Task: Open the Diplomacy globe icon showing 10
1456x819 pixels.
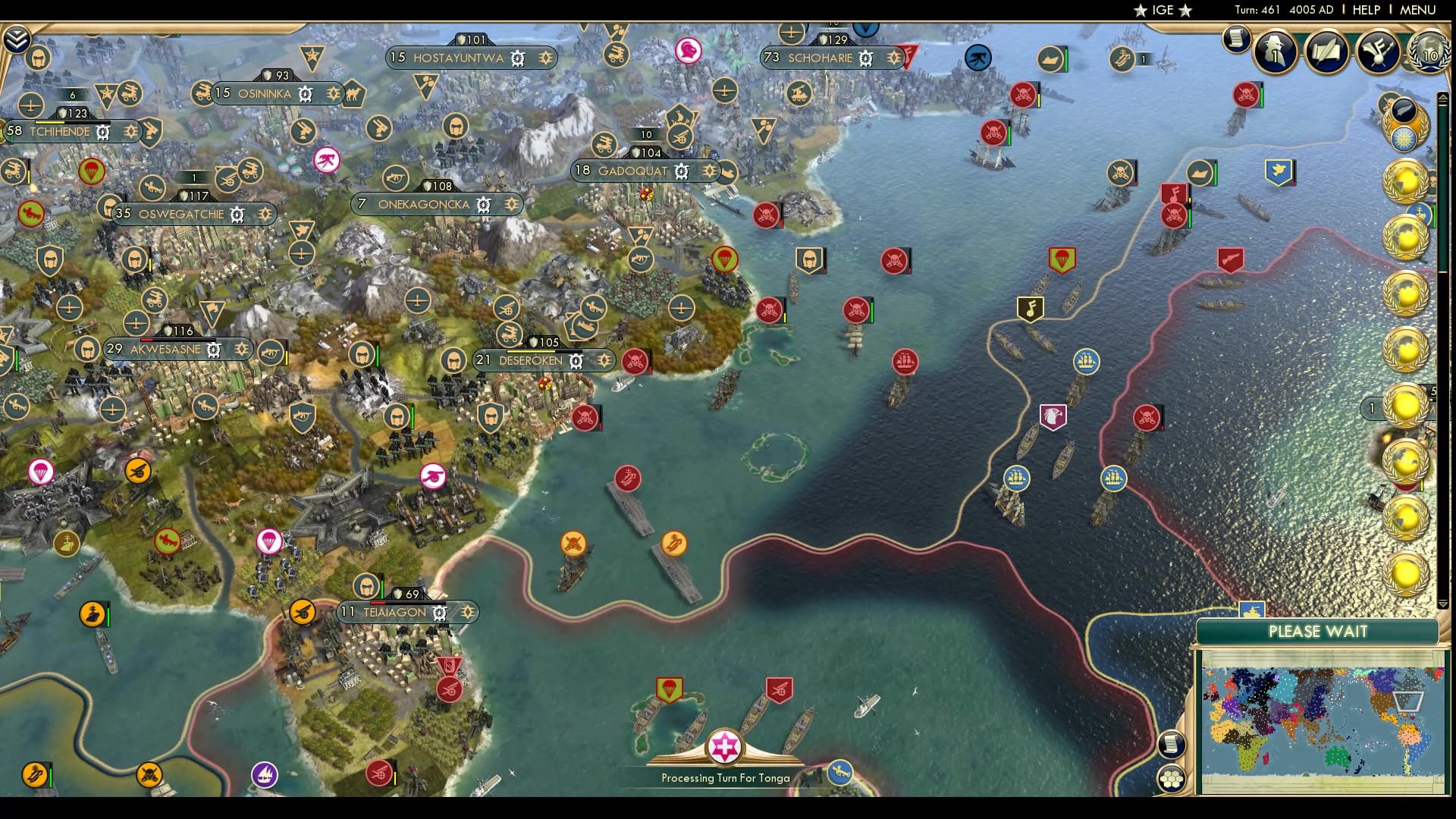Action: [1429, 55]
